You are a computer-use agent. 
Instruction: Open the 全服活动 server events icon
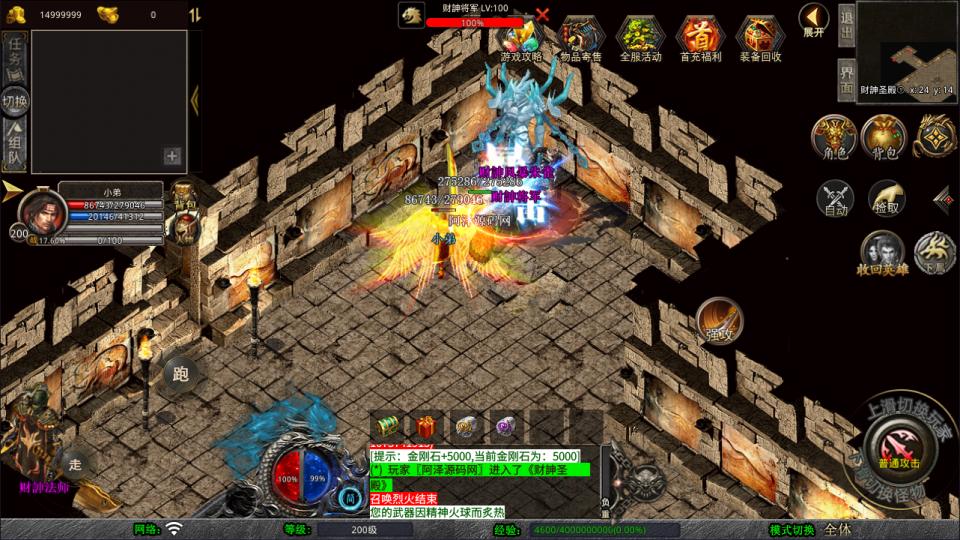[641, 38]
